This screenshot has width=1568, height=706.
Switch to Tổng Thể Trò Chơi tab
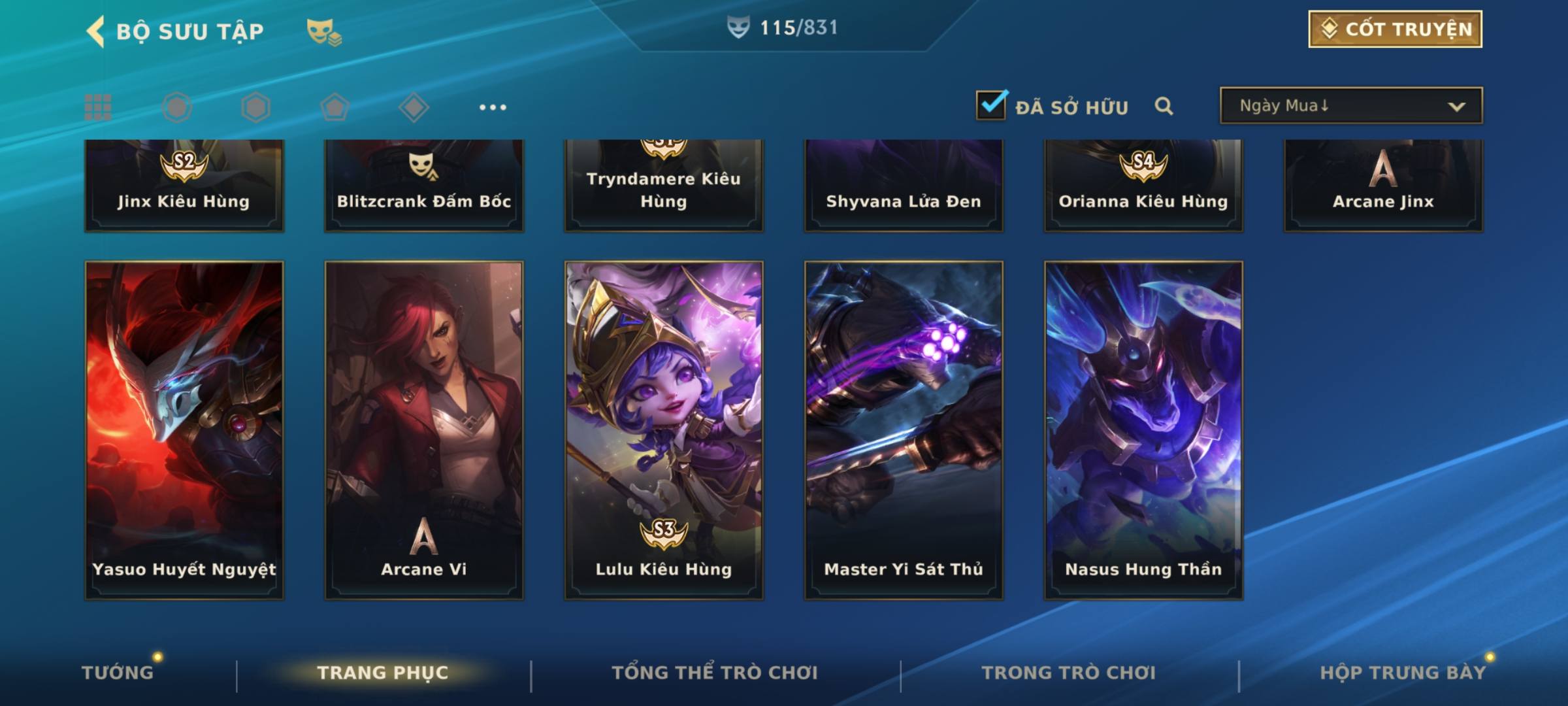[715, 672]
